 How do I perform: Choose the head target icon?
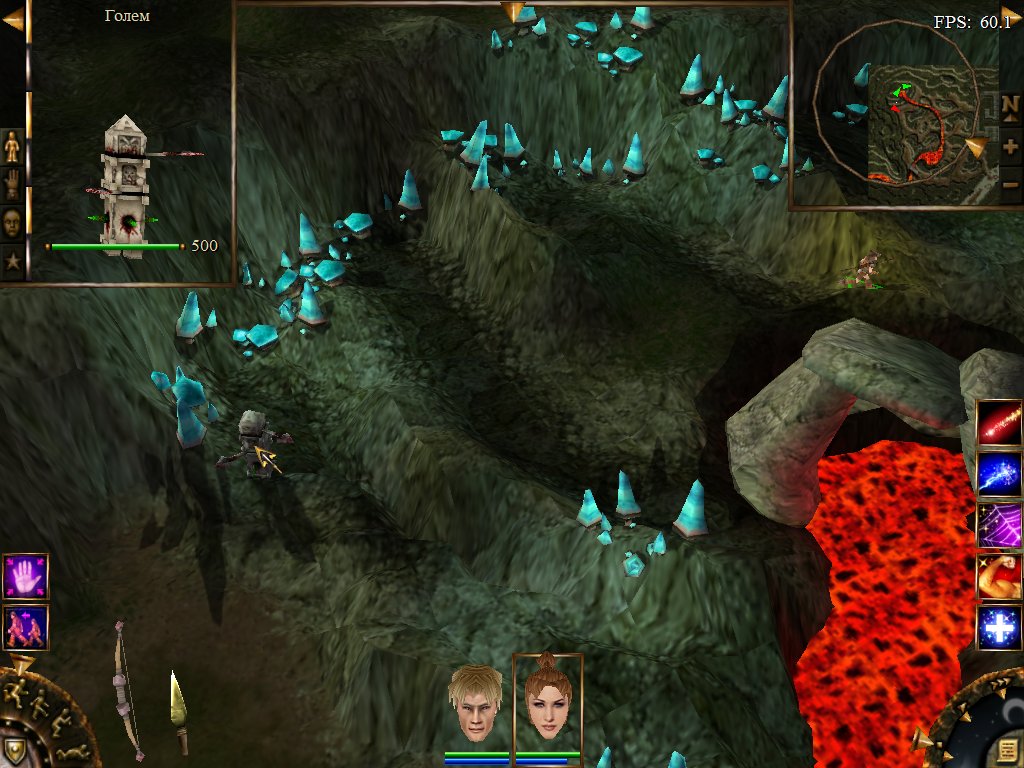[12, 223]
